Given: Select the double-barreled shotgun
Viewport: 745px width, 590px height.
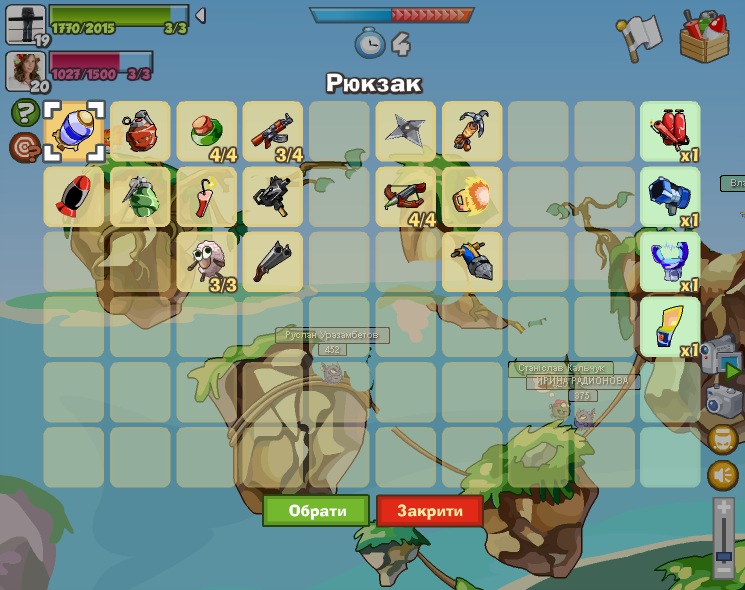Looking at the screenshot, I should pos(273,262).
